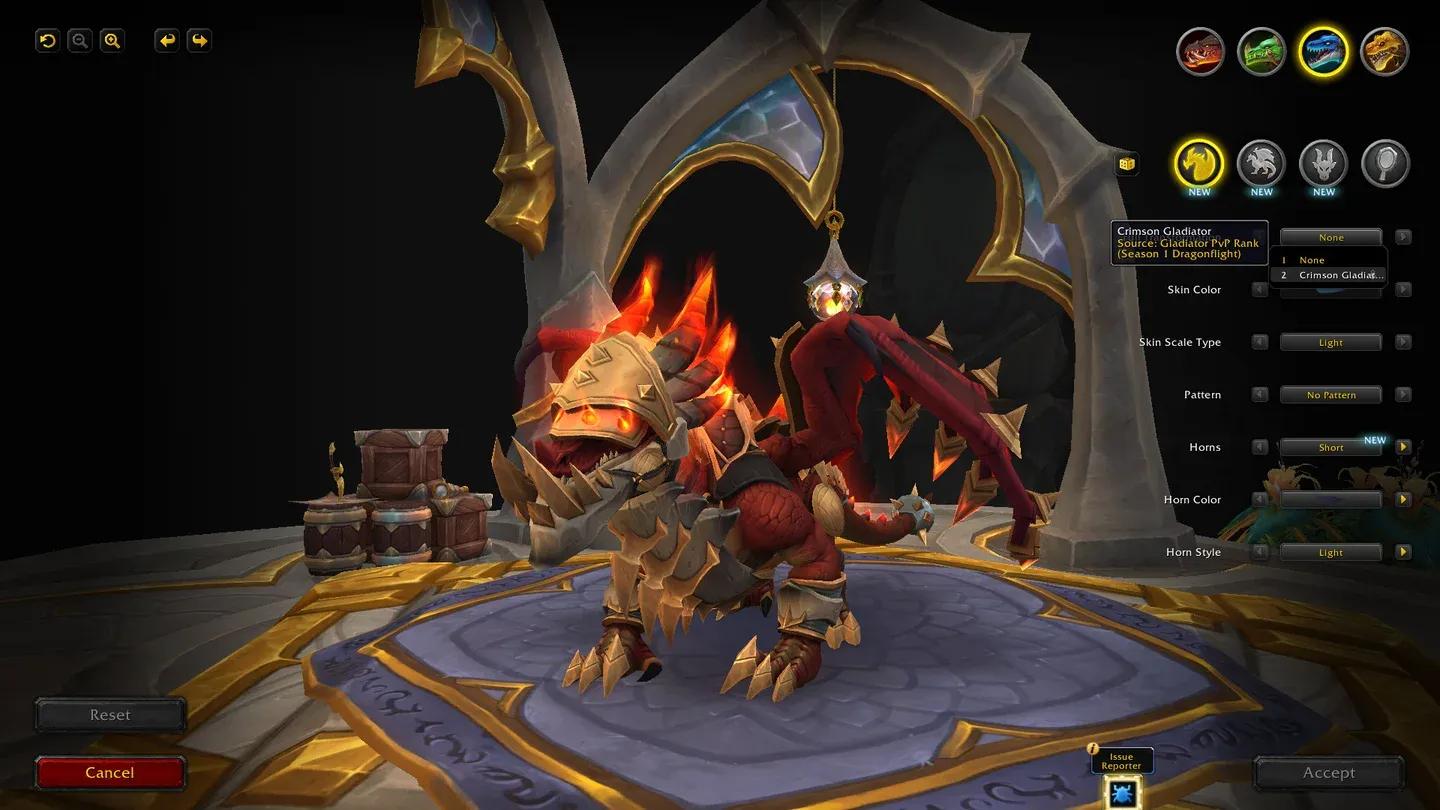Switch to the golden drake mount tab

click(x=1385, y=51)
